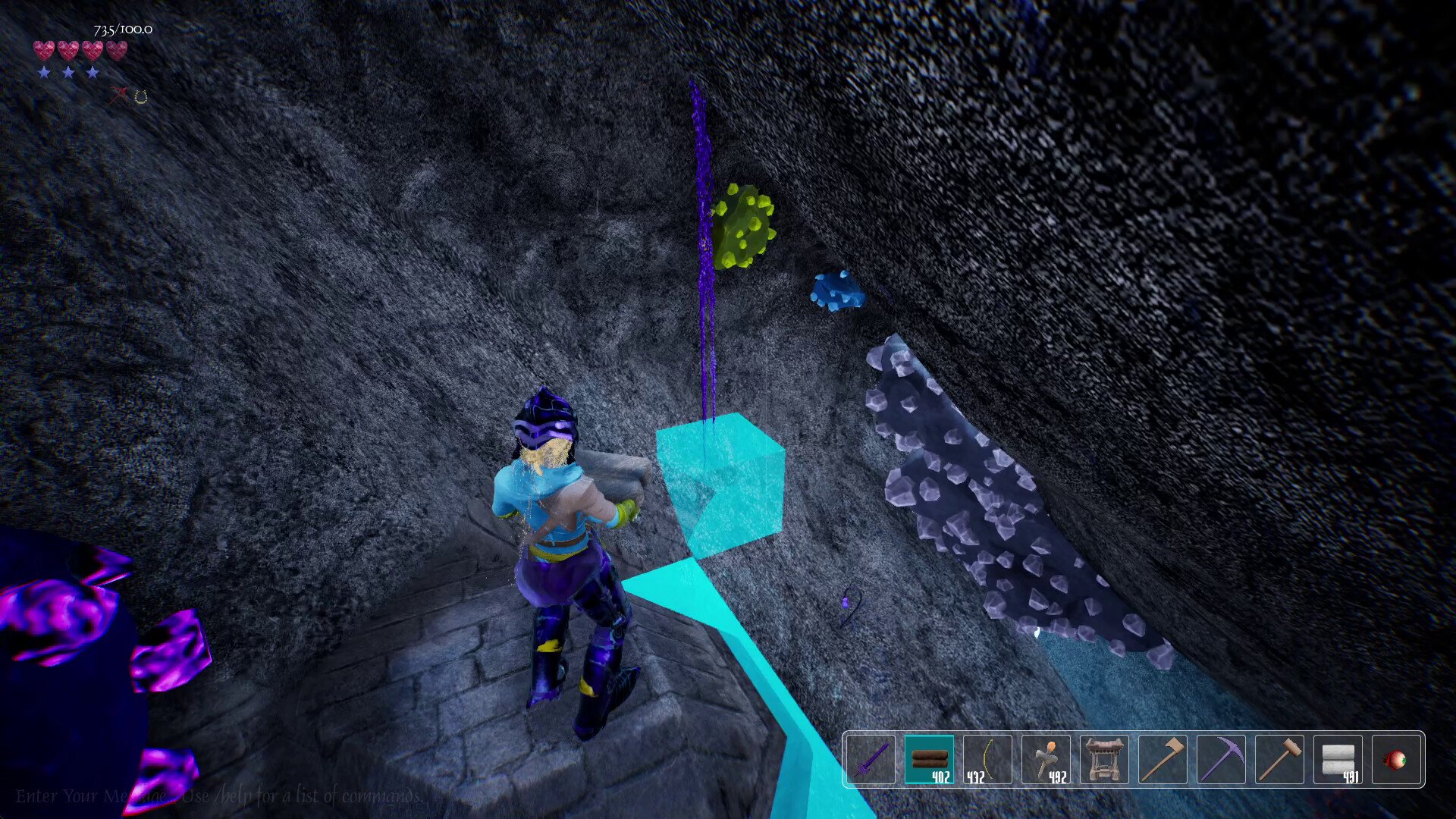
Task: Click the highlighted cloth bundle hotbar slot
Action: point(928,761)
